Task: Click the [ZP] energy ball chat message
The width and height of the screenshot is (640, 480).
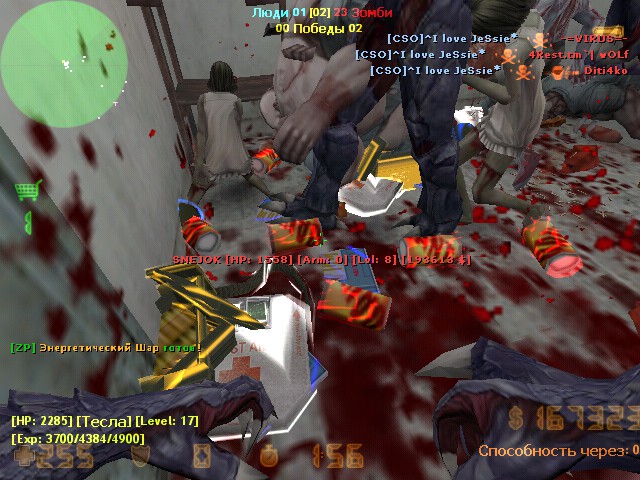Action: click(x=105, y=348)
